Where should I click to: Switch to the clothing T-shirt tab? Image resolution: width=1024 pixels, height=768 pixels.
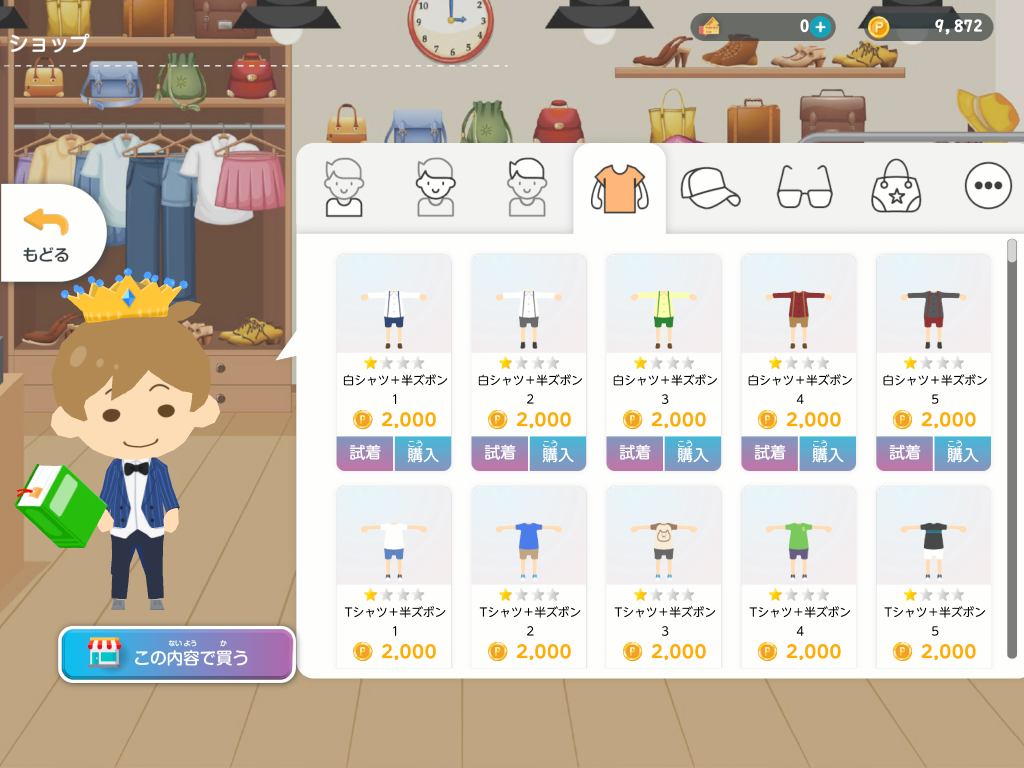coord(619,187)
